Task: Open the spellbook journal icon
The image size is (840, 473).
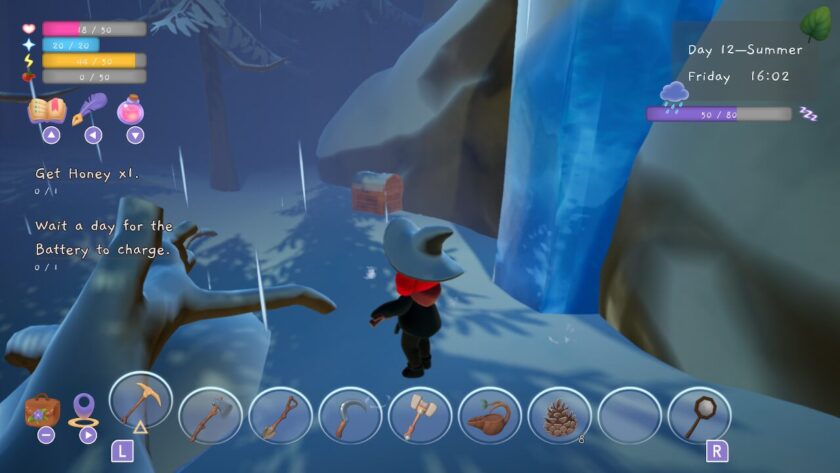Action: coord(47,108)
